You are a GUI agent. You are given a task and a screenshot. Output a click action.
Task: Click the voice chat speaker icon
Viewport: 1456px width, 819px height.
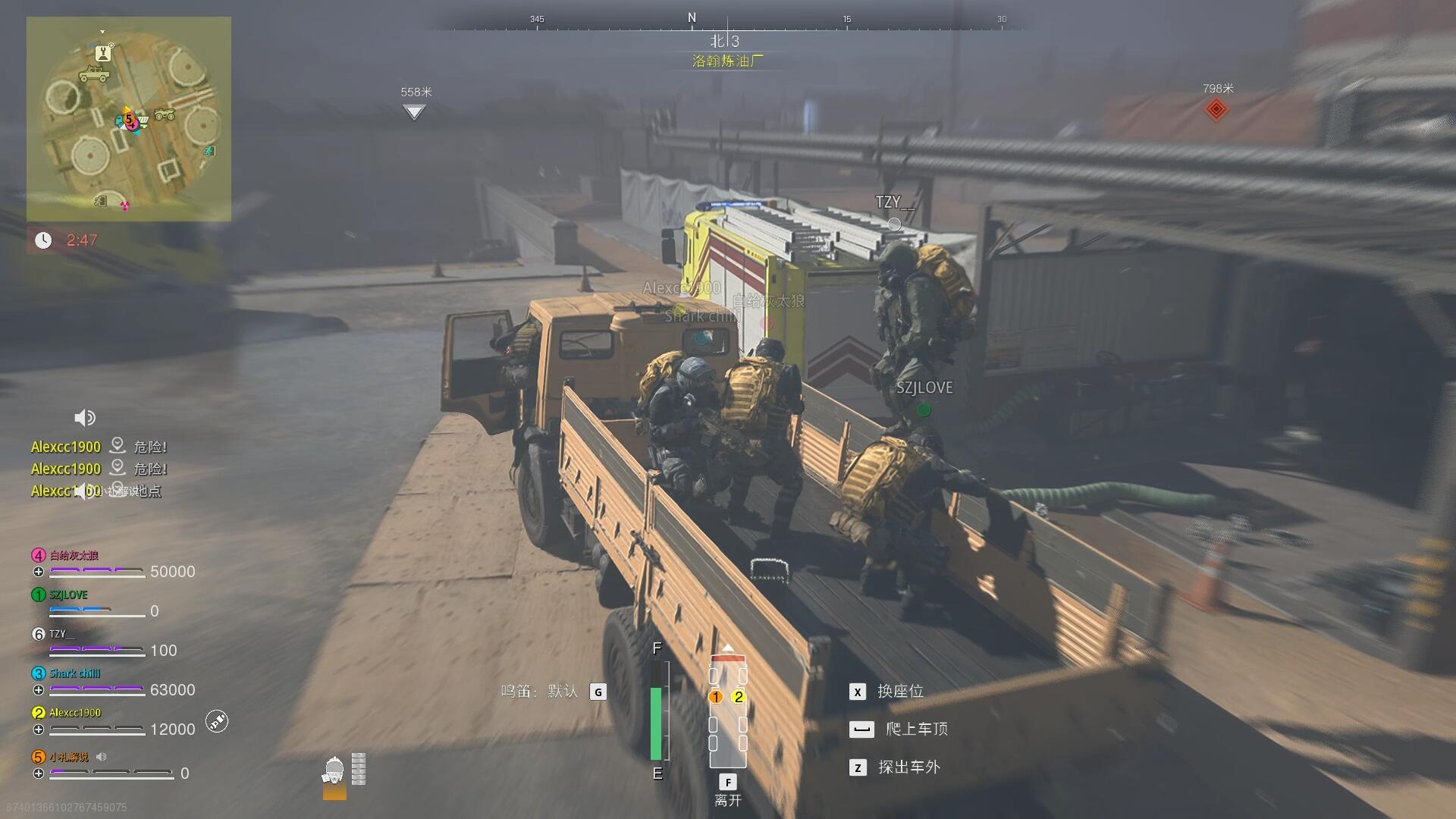[84, 418]
